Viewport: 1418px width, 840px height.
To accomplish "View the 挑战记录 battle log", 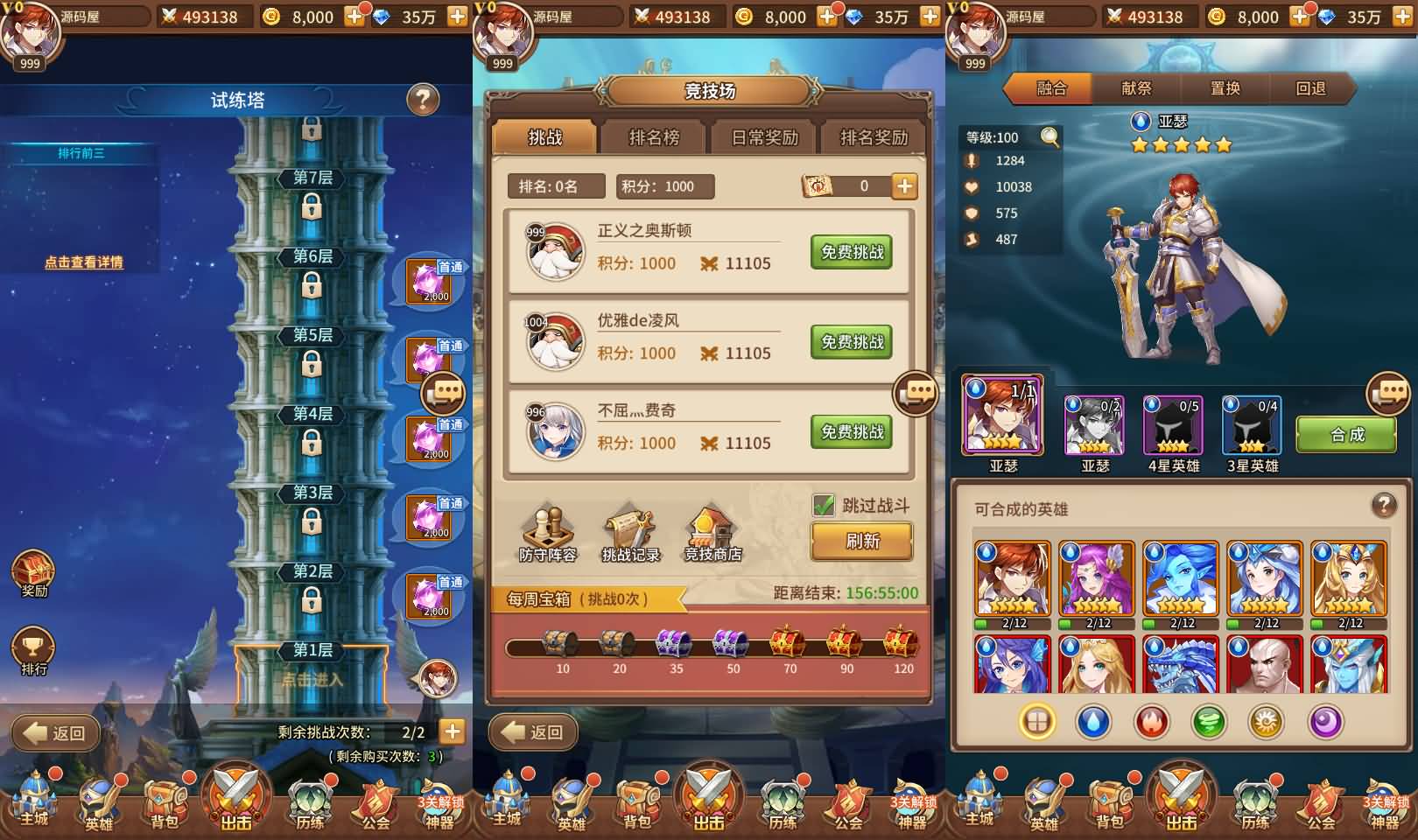I will [x=630, y=534].
